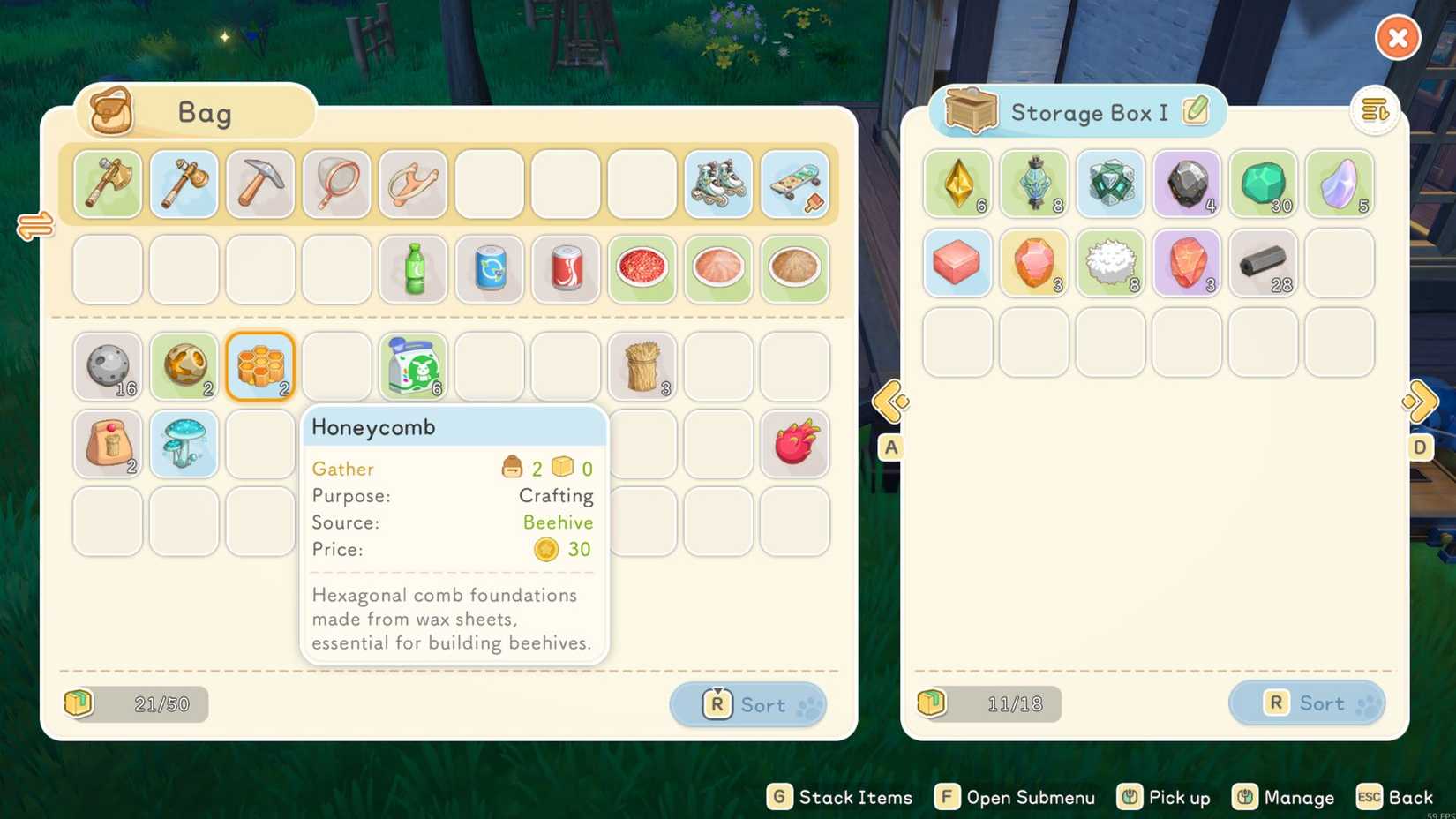
Task: Equip the roller skates
Action: pyautogui.click(x=718, y=184)
